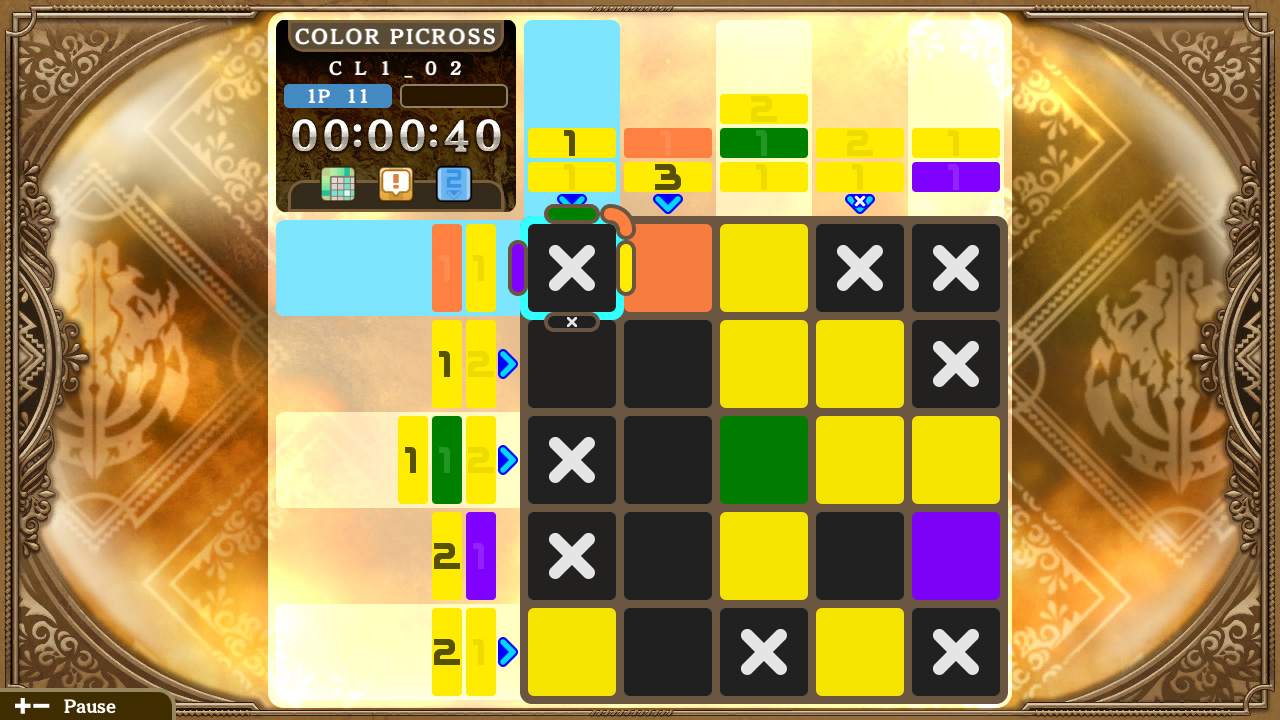Click the blue number 2 download icon
The image size is (1280, 720).
click(x=453, y=185)
